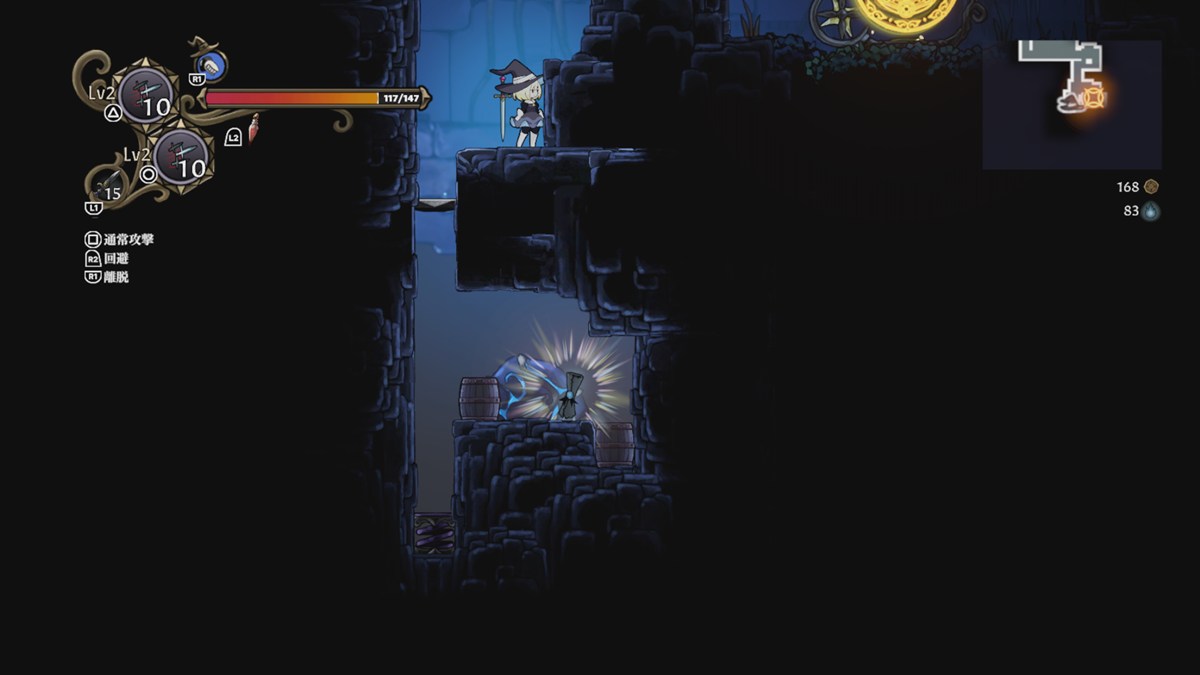Select the witch hat player marker on minimap
Viewport: 1200px width, 675px height.
(1071, 101)
